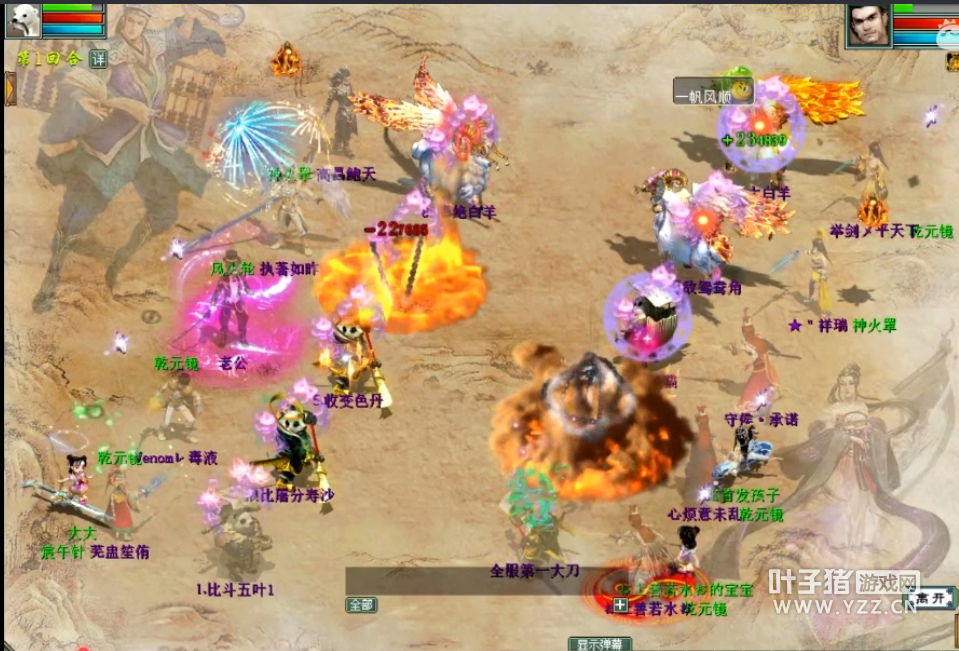Expand the chat with the plus button
The width and height of the screenshot is (959, 651).
click(x=620, y=605)
